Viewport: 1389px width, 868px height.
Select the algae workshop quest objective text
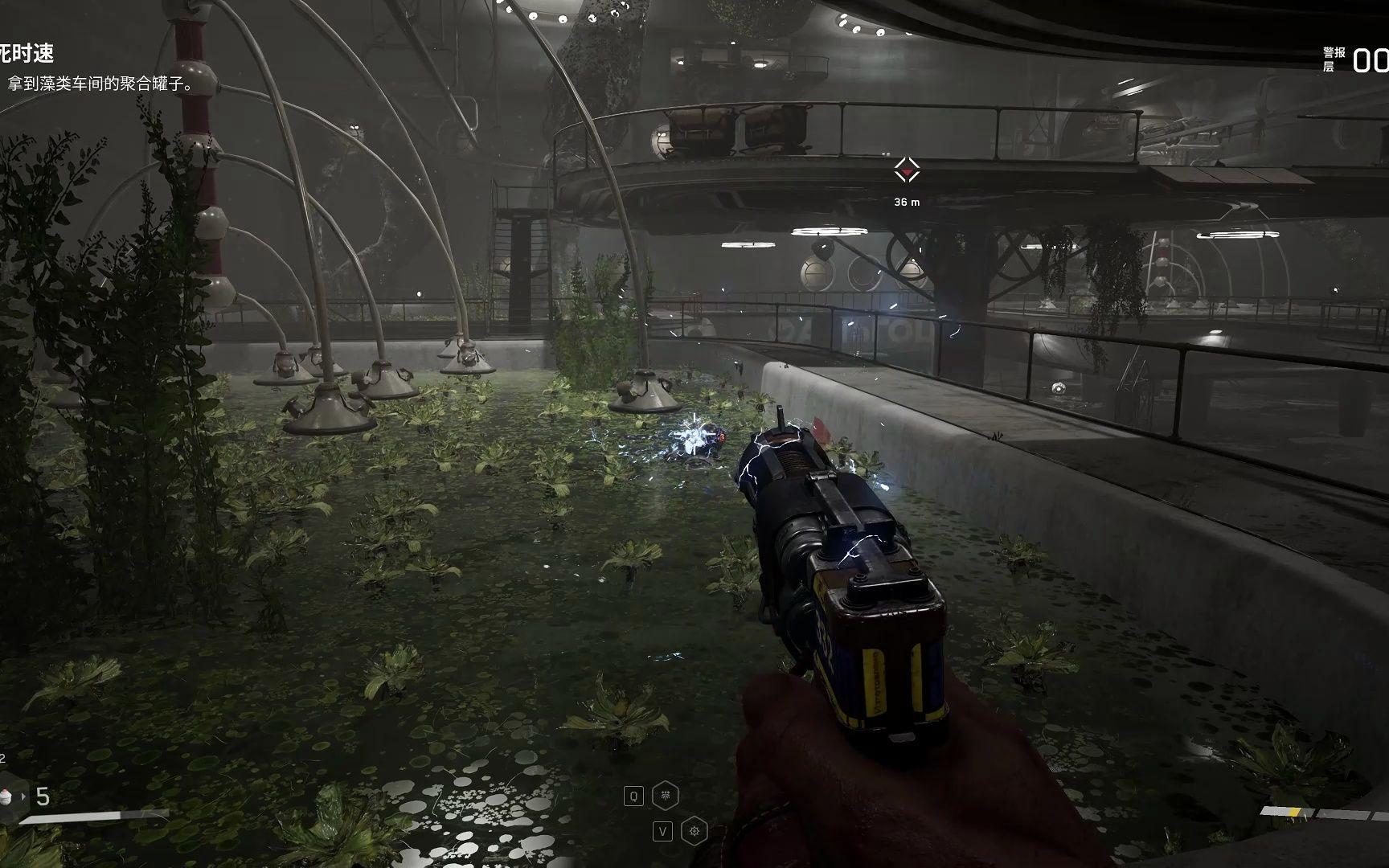pos(100,84)
